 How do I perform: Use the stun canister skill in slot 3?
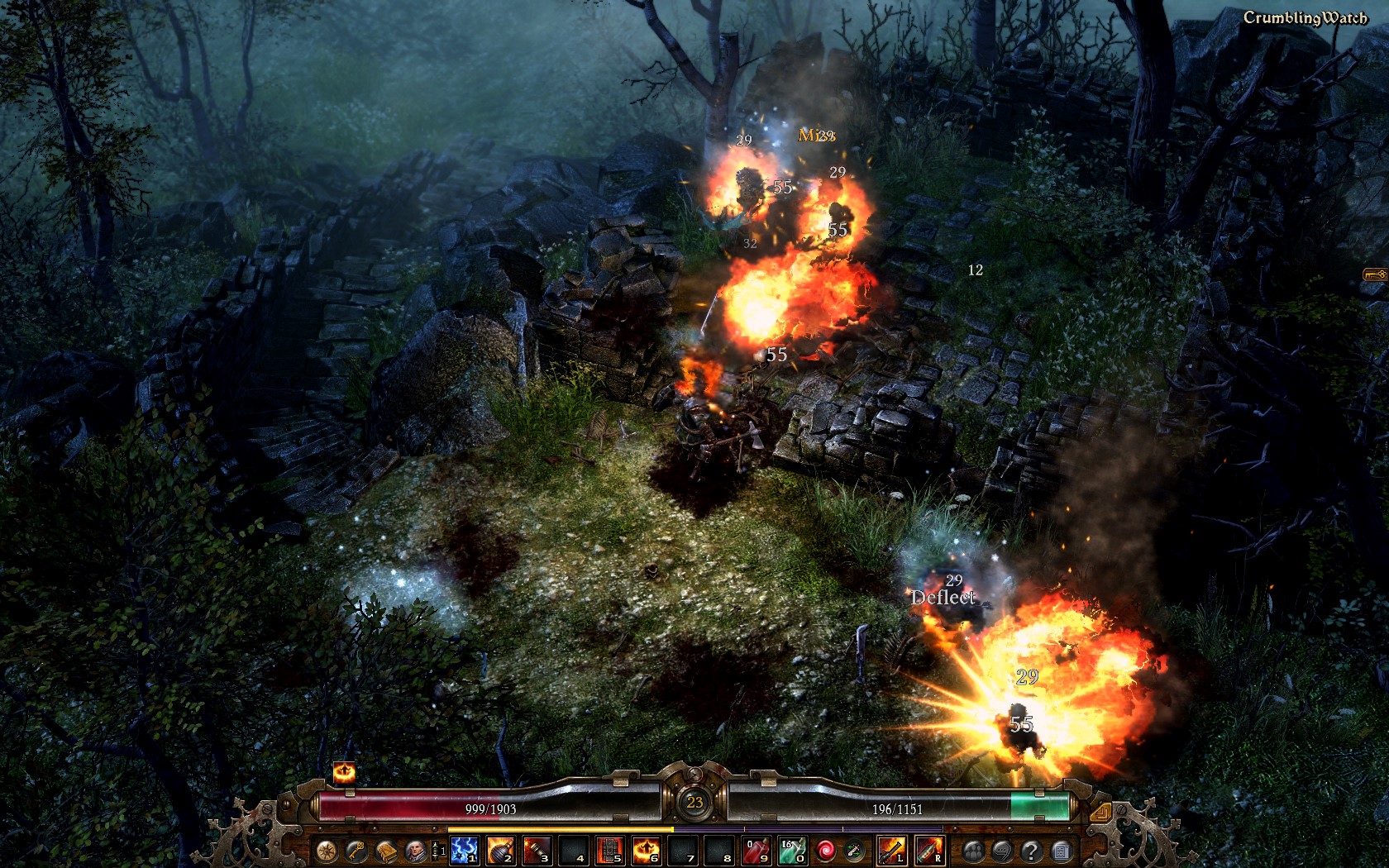pos(537,851)
